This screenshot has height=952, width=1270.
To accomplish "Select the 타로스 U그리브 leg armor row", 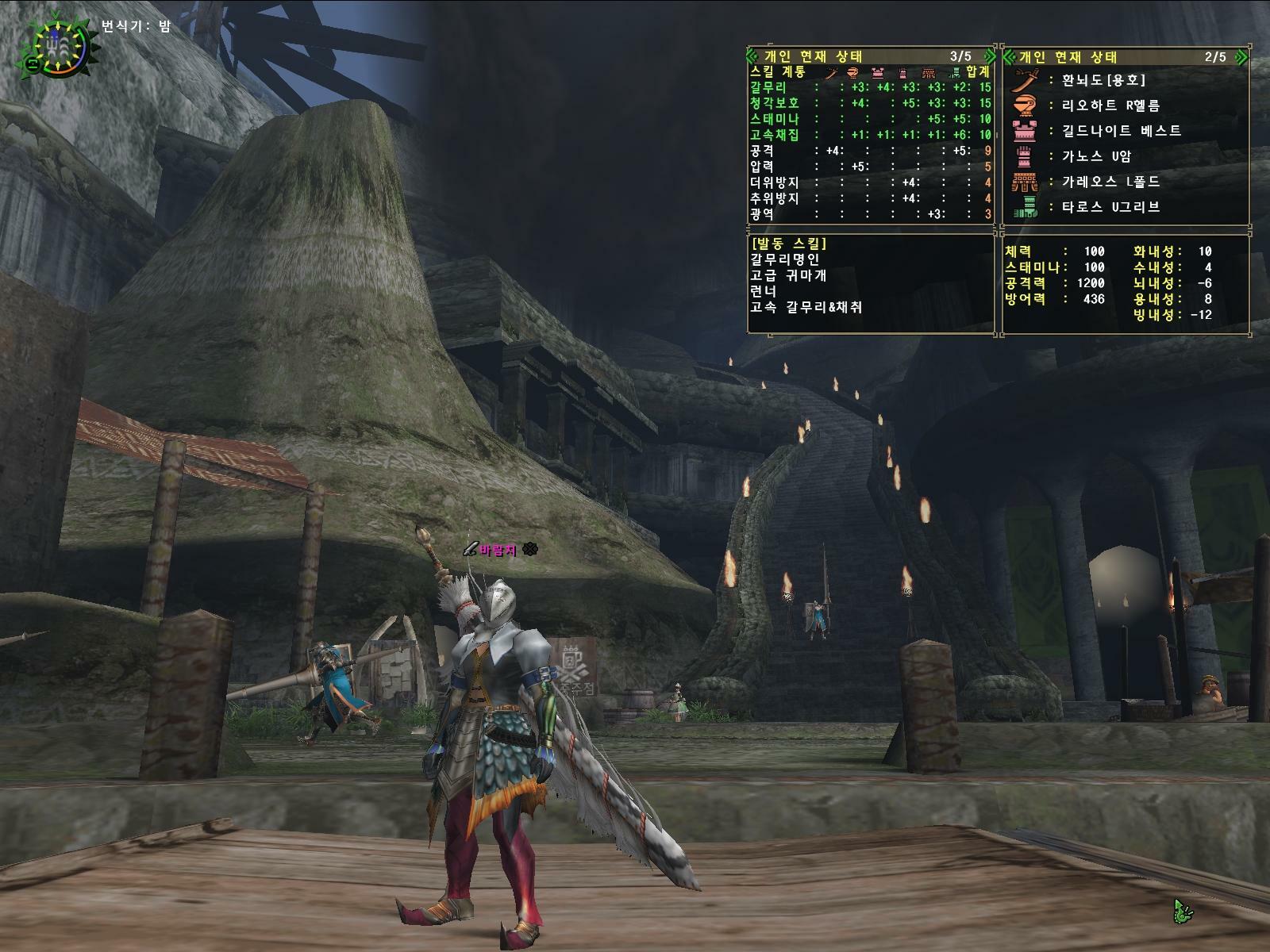I will (1110, 207).
